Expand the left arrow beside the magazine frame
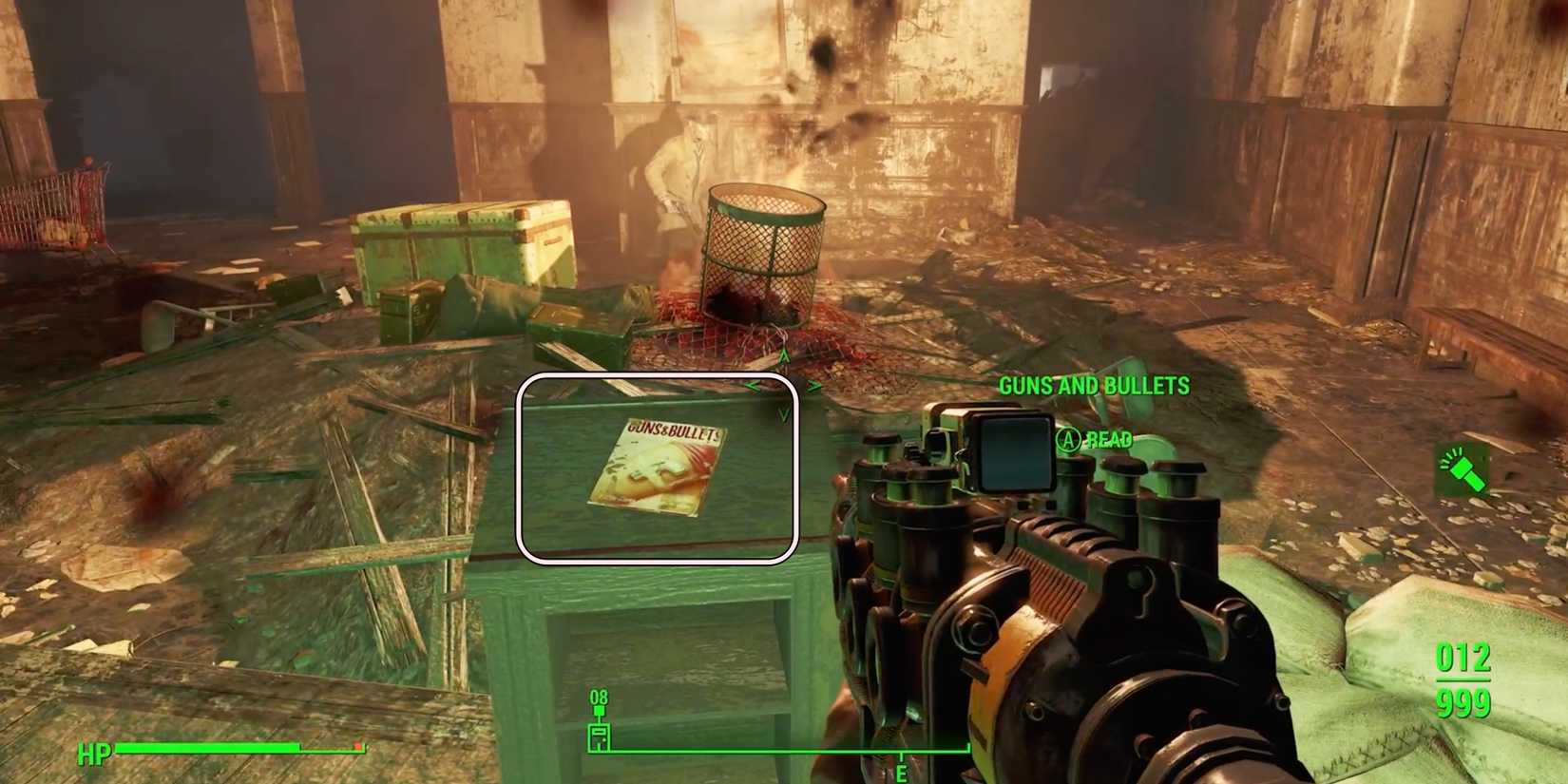 coord(752,385)
